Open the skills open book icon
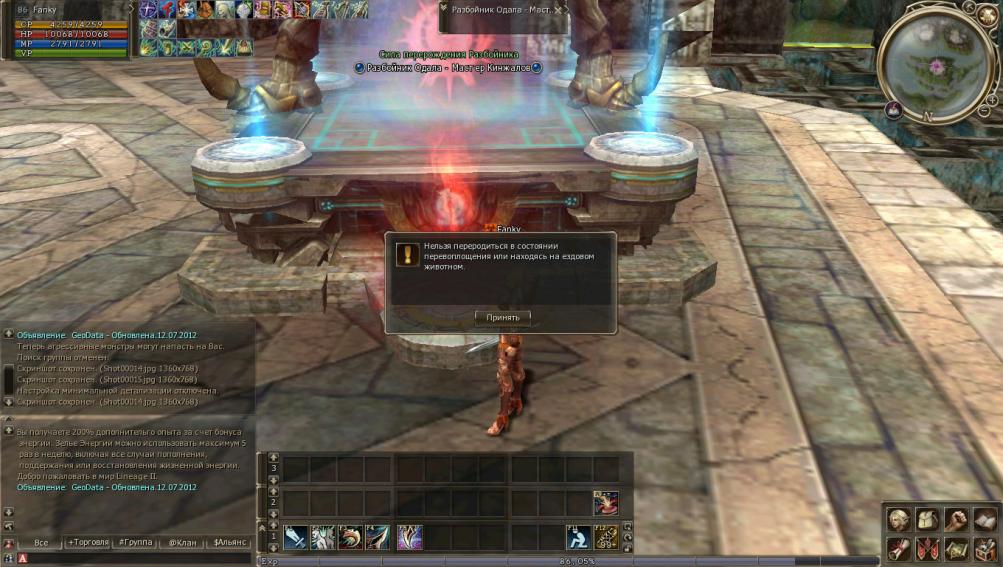 coord(985,520)
